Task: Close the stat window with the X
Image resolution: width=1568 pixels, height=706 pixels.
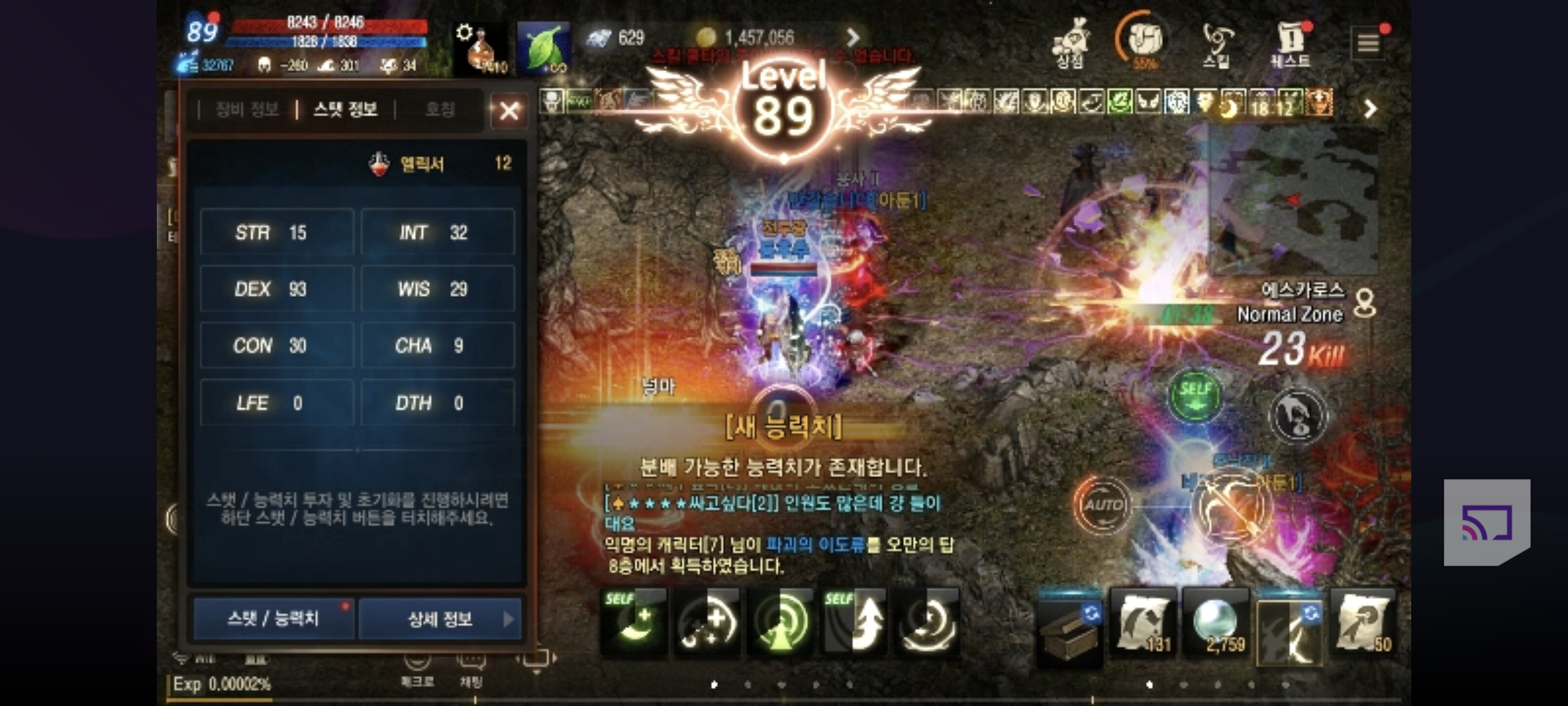Action: click(x=509, y=110)
